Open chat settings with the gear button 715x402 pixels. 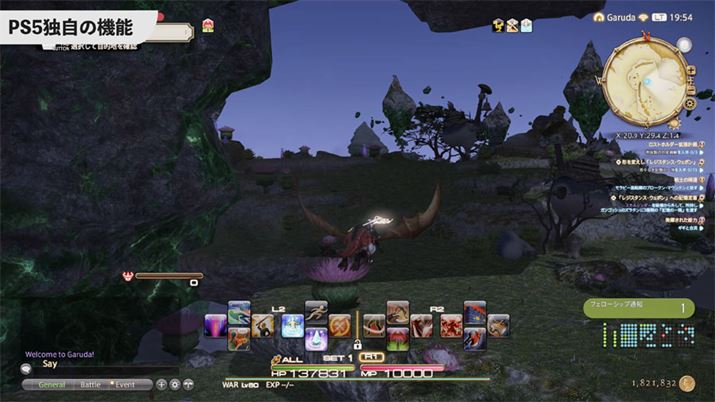point(175,384)
